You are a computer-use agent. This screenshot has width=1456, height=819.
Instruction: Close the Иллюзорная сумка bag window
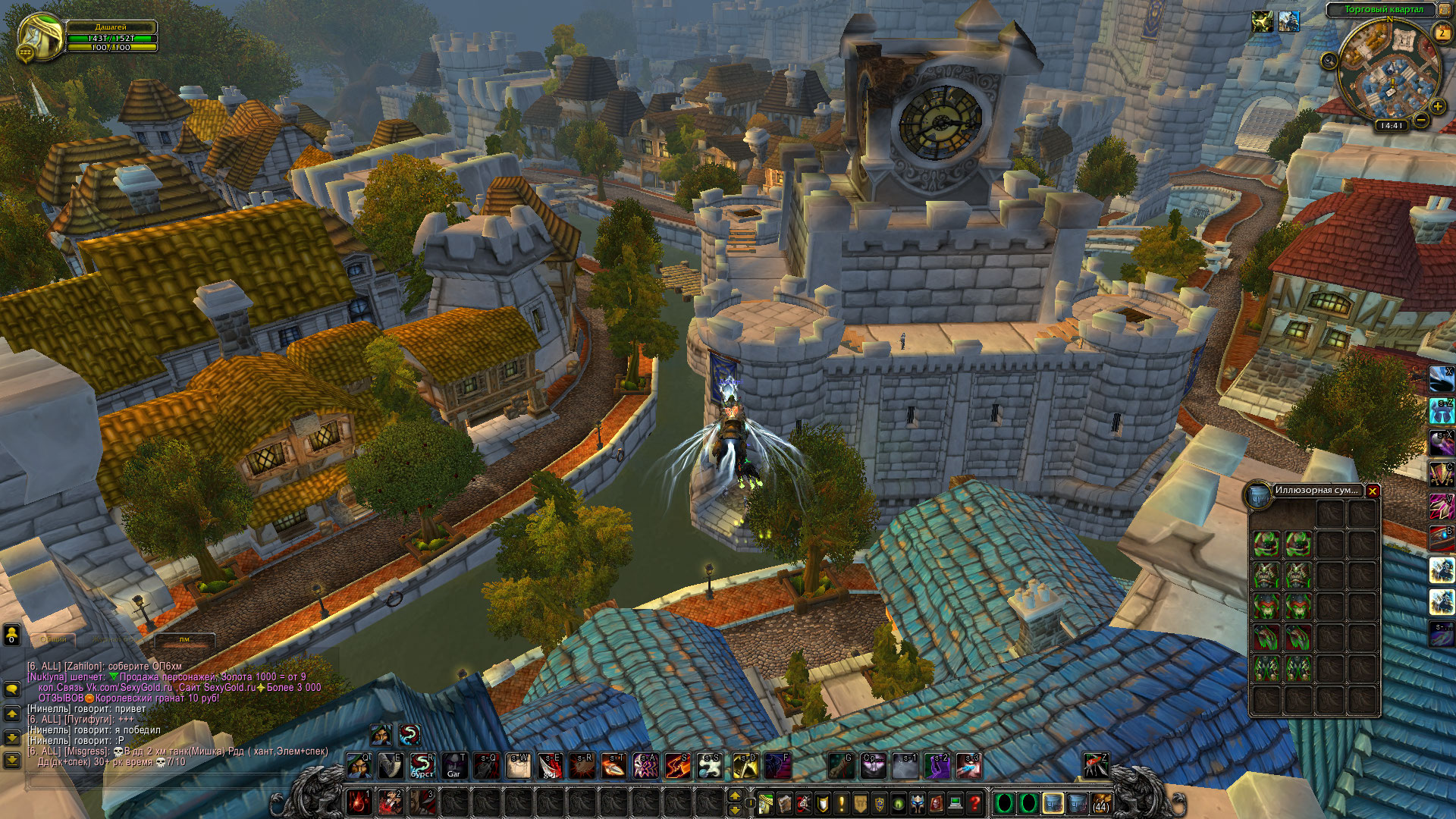pyautogui.click(x=1372, y=491)
